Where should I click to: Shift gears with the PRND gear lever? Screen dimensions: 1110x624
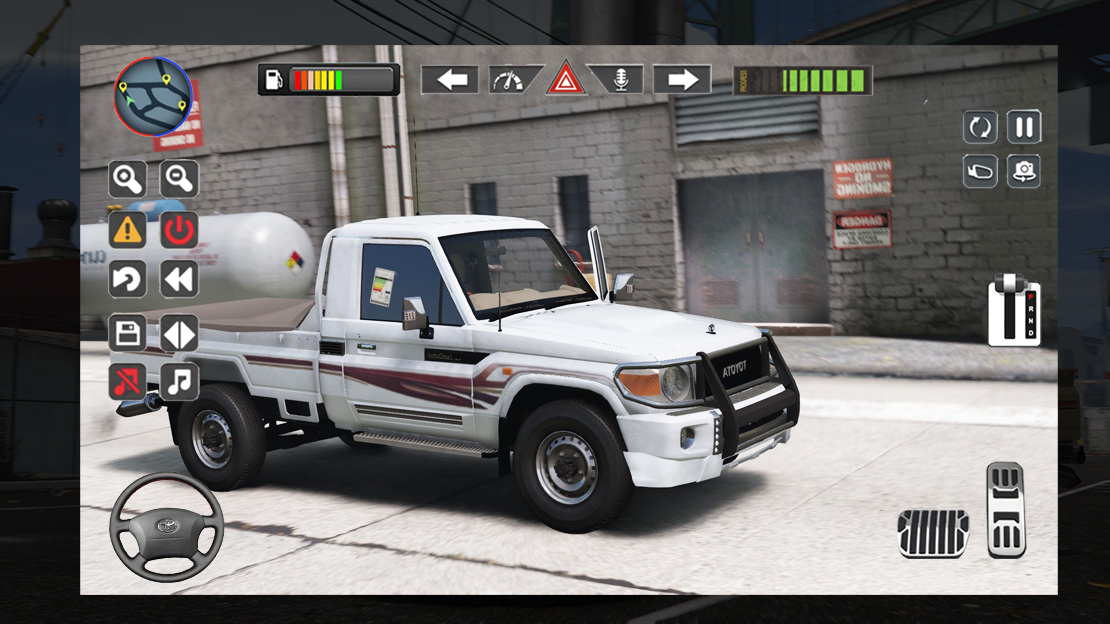1014,311
